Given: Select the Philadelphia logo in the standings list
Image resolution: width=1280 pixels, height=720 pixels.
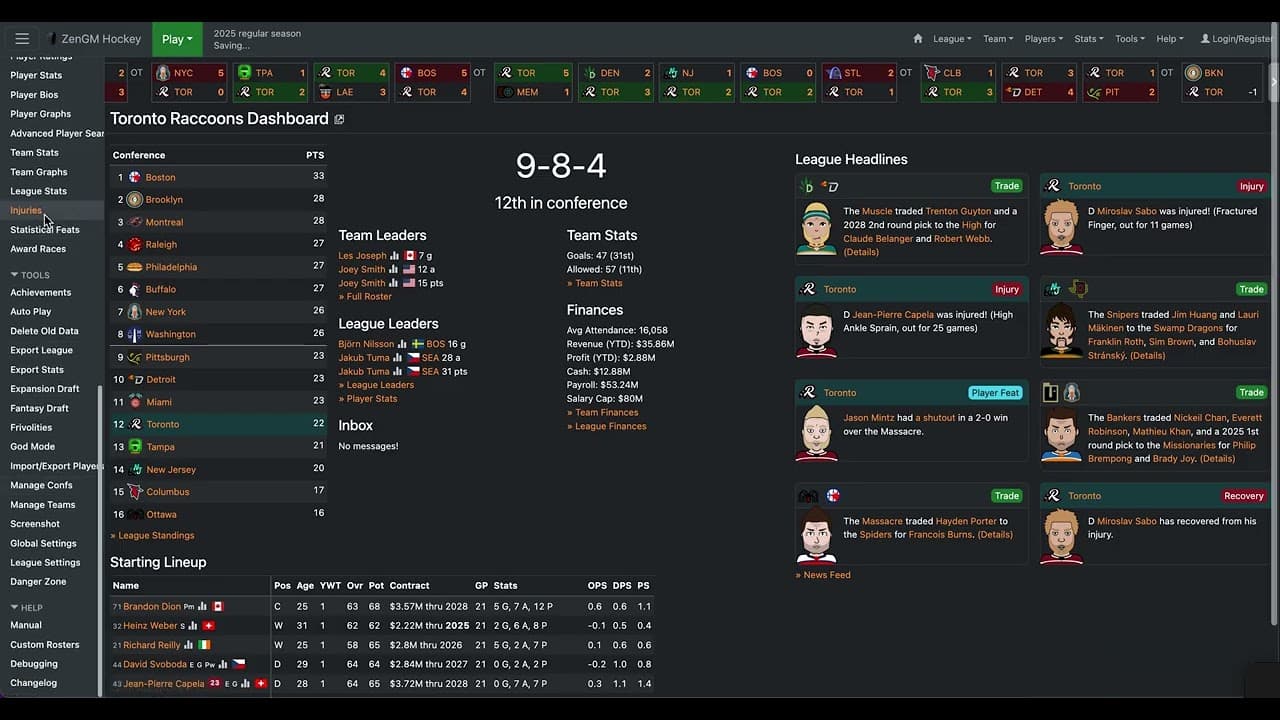Looking at the screenshot, I should [x=137, y=267].
